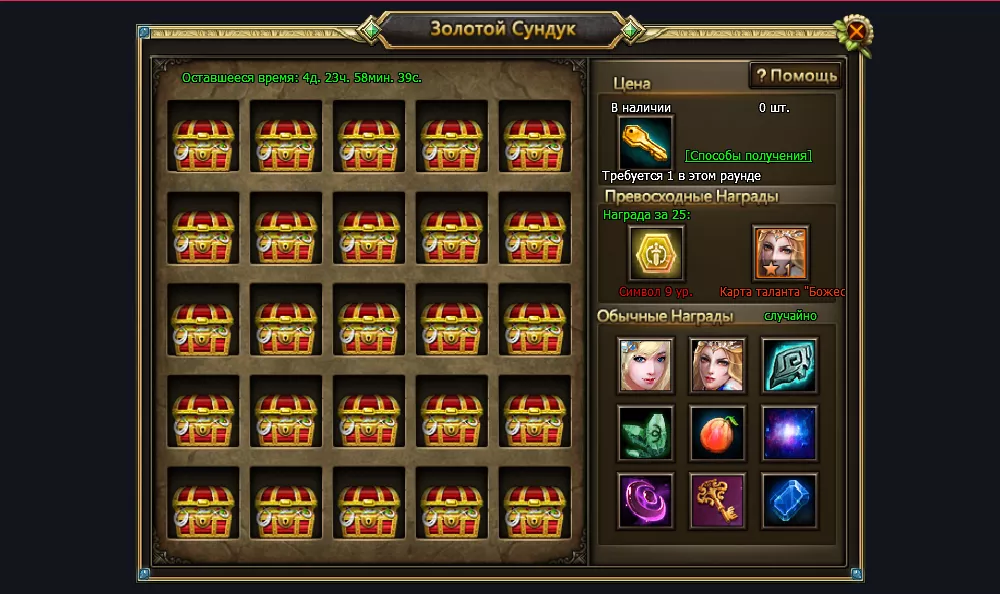
Task: Follow the Способы получения link
Action: pos(748,156)
